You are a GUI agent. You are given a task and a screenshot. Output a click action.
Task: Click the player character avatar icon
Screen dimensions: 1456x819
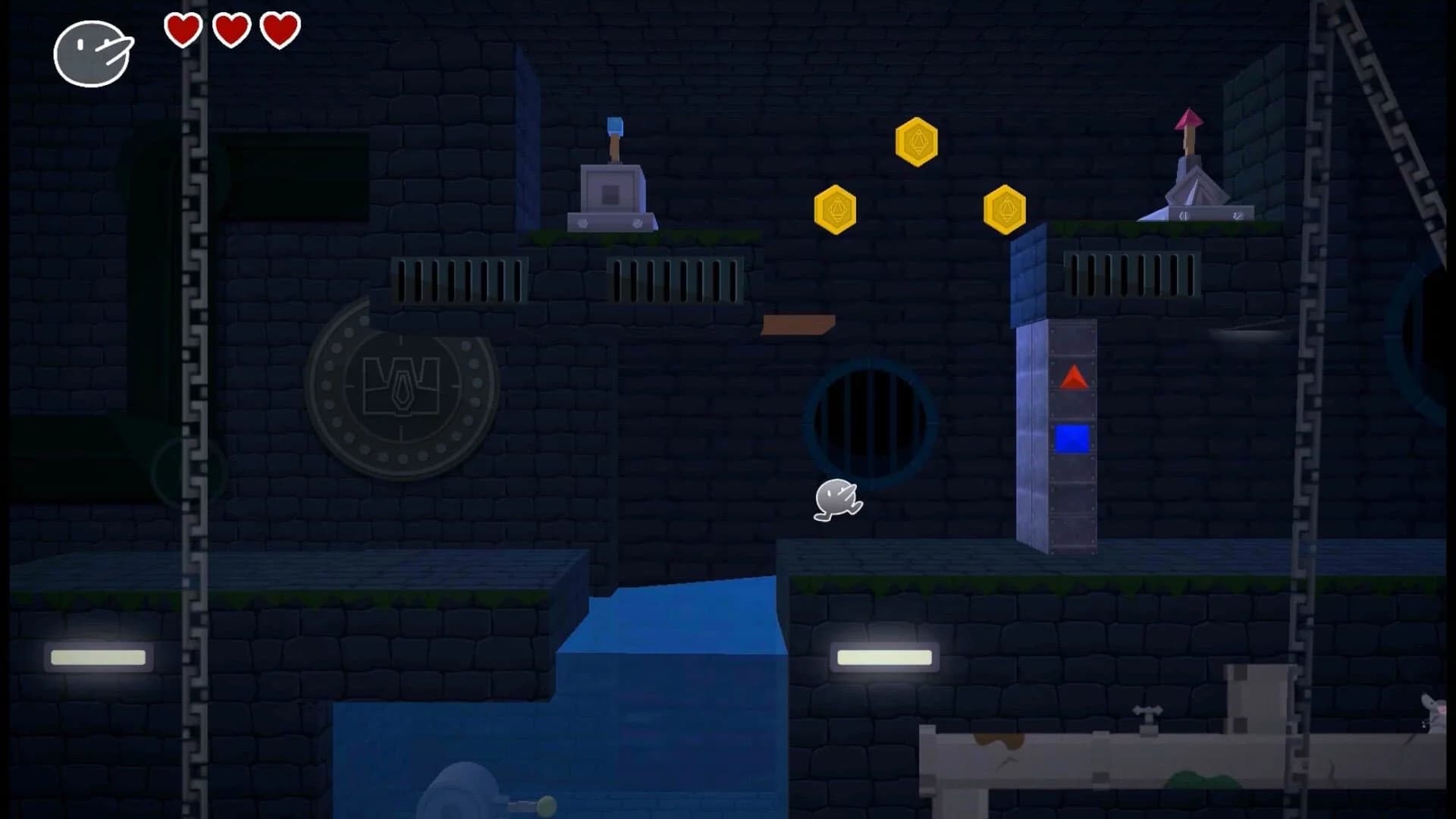click(x=90, y=54)
